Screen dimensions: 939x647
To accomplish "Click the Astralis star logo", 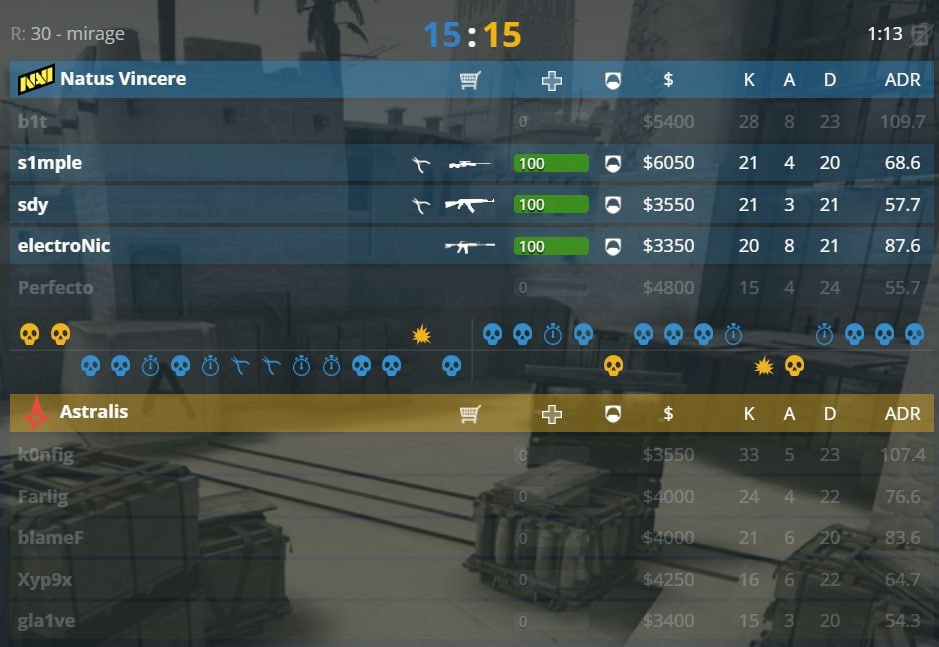I will tap(37, 411).
